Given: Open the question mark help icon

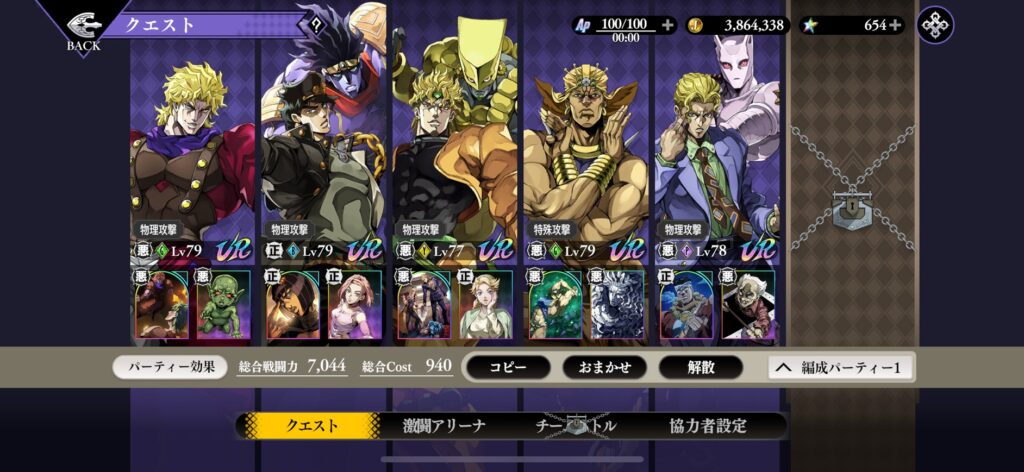Looking at the screenshot, I should point(316,26).
